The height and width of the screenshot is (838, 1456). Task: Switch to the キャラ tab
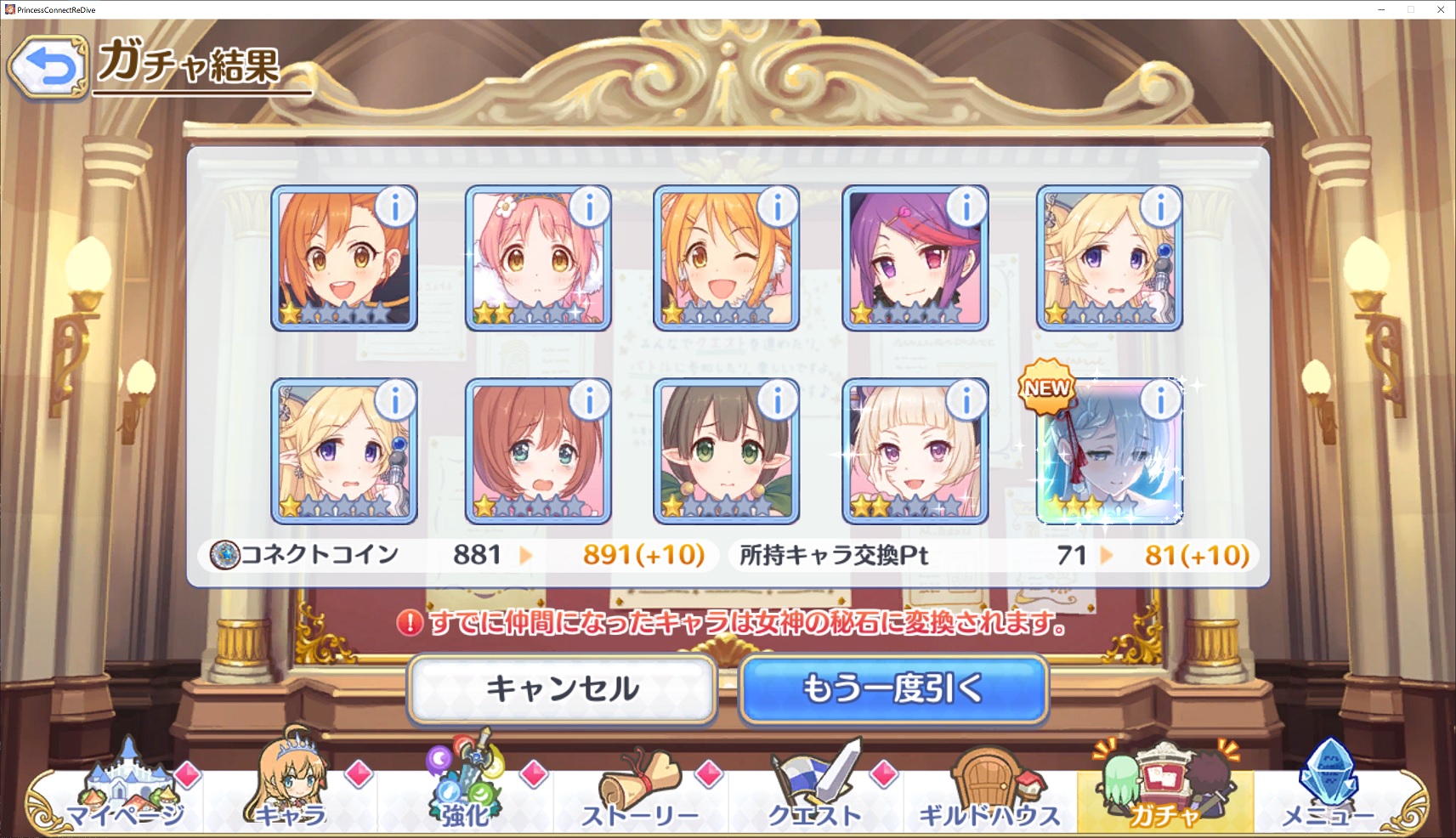[291, 790]
